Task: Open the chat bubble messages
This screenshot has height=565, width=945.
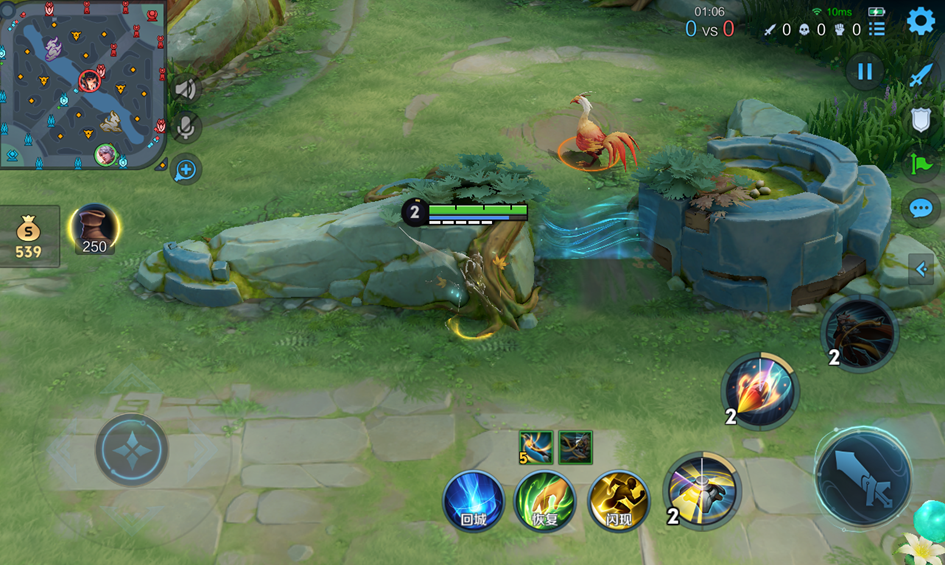Action: pos(921,209)
